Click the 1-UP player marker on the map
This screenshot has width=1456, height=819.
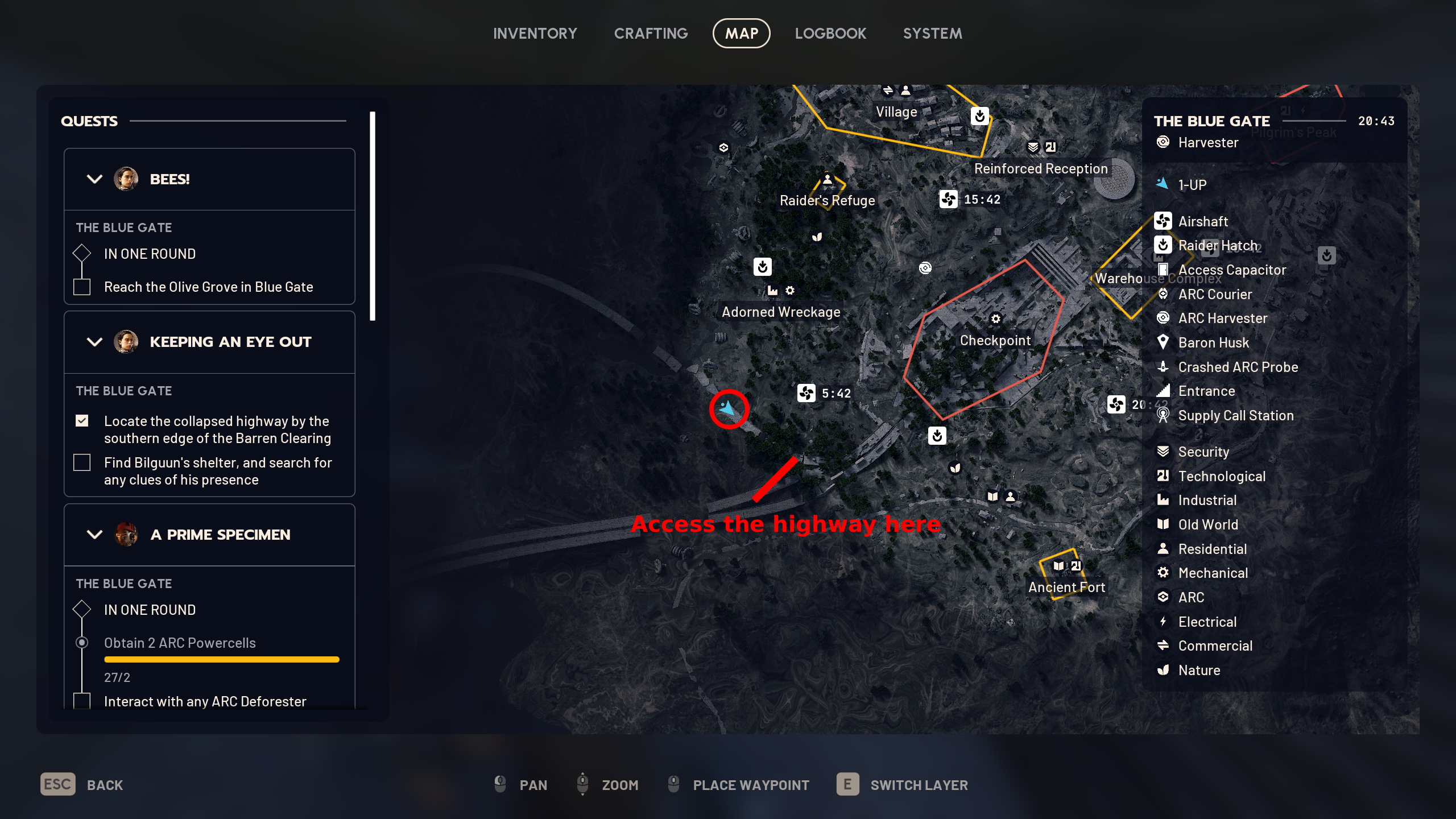(728, 408)
